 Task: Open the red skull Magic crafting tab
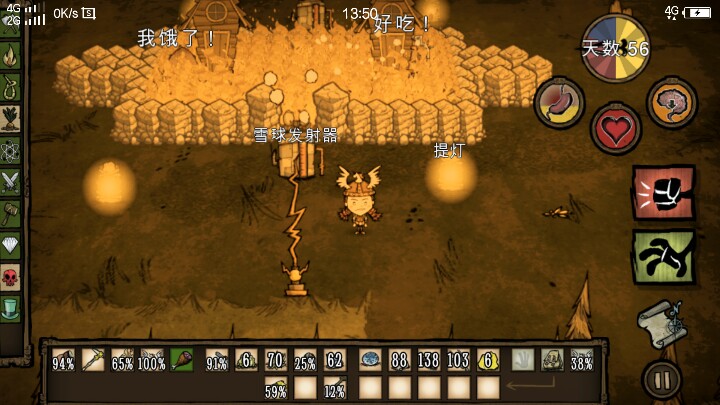(x=11, y=275)
